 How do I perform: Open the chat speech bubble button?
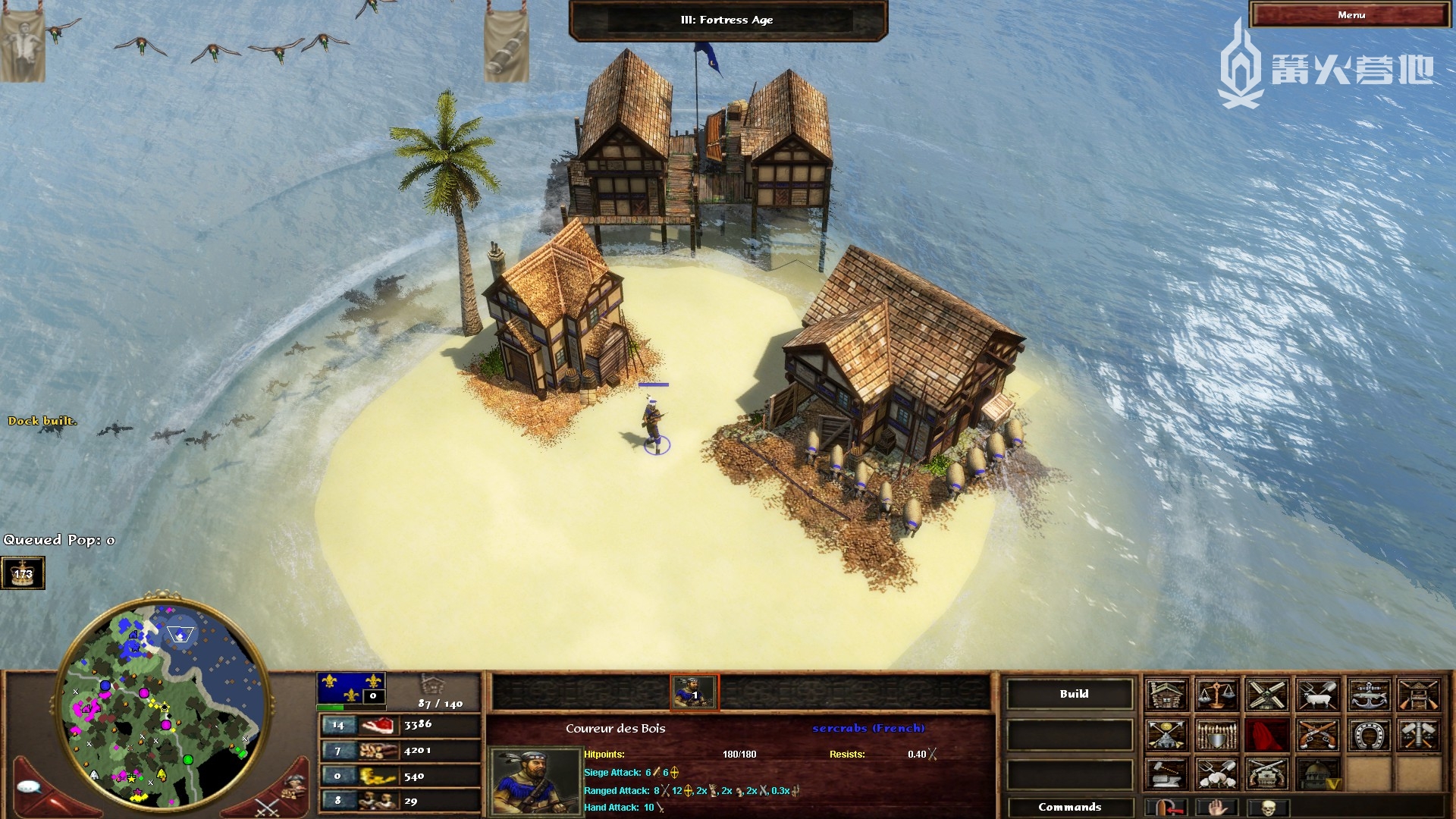(29, 787)
